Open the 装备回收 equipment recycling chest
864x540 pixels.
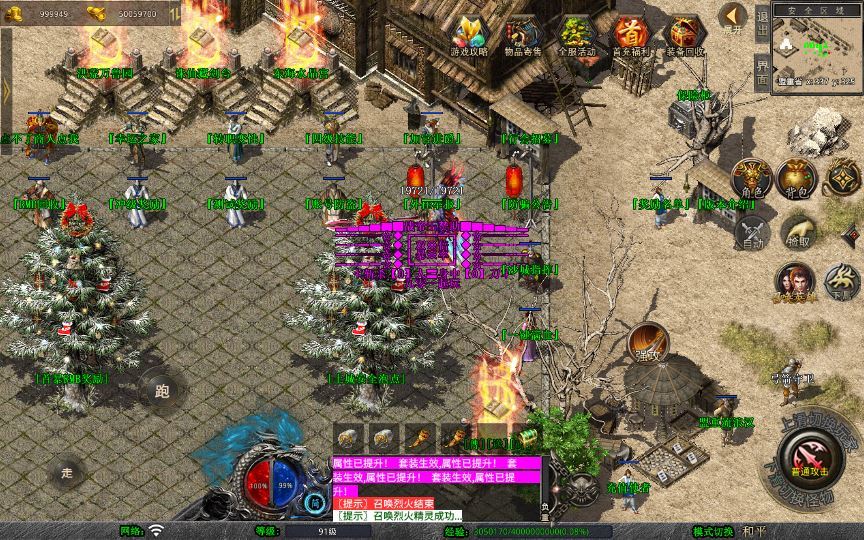685,36
